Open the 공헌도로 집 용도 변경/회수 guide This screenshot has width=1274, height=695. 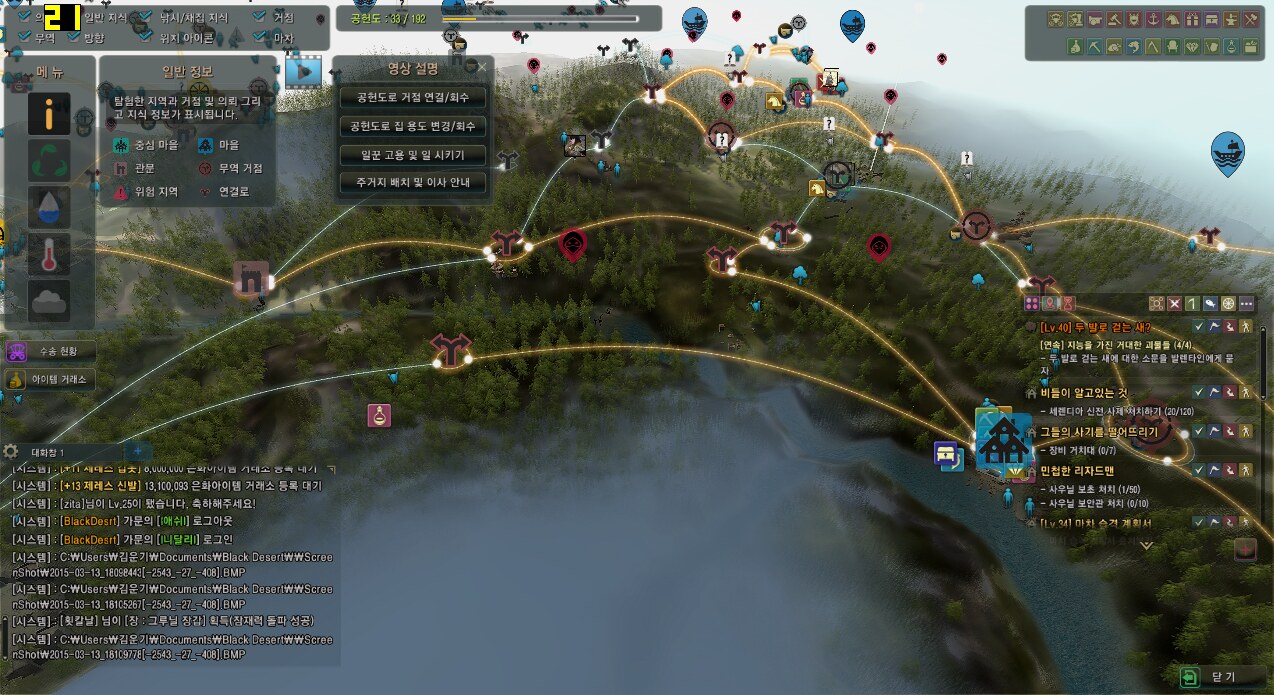[413, 127]
